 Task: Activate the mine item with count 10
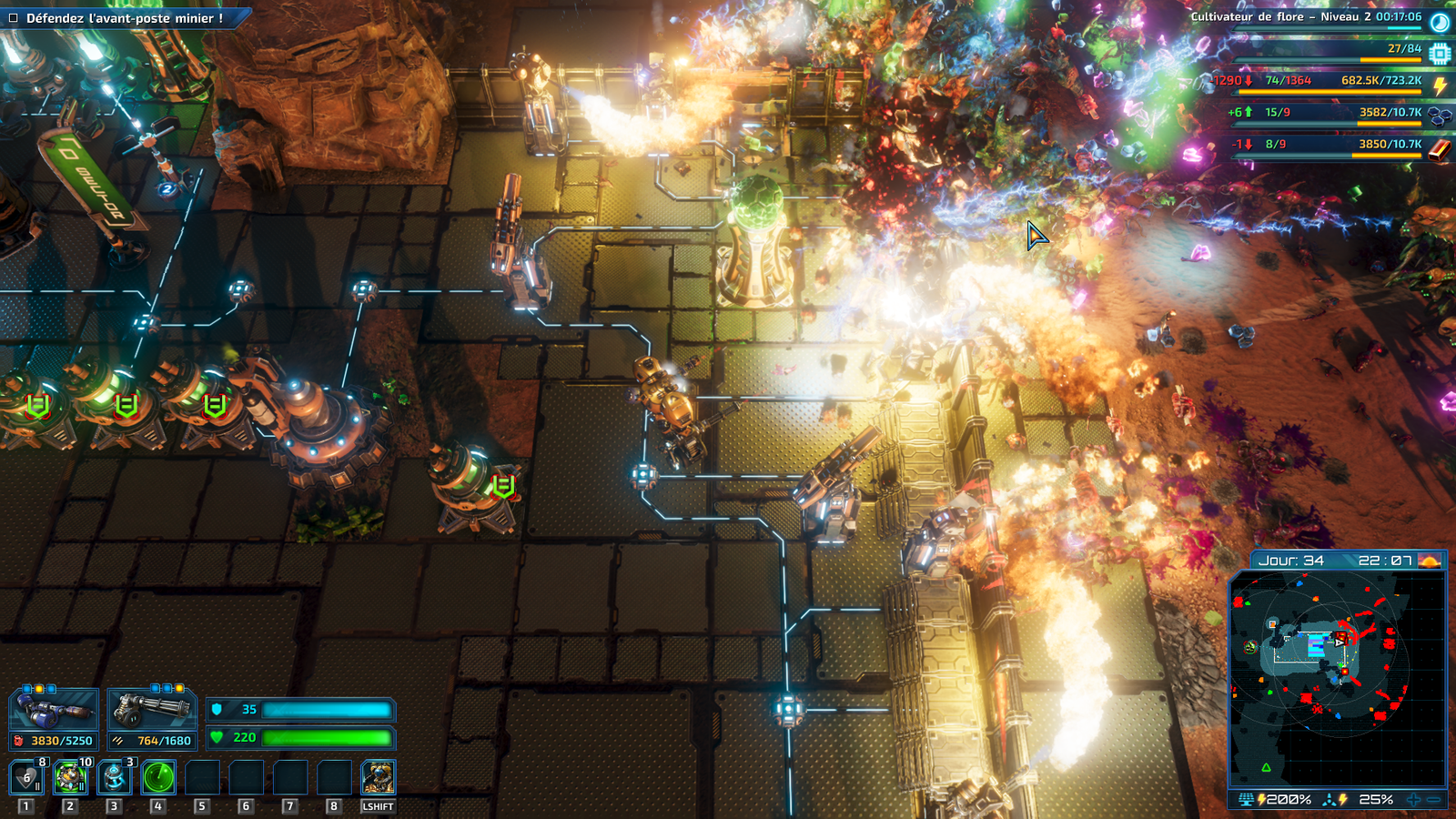pos(70,778)
